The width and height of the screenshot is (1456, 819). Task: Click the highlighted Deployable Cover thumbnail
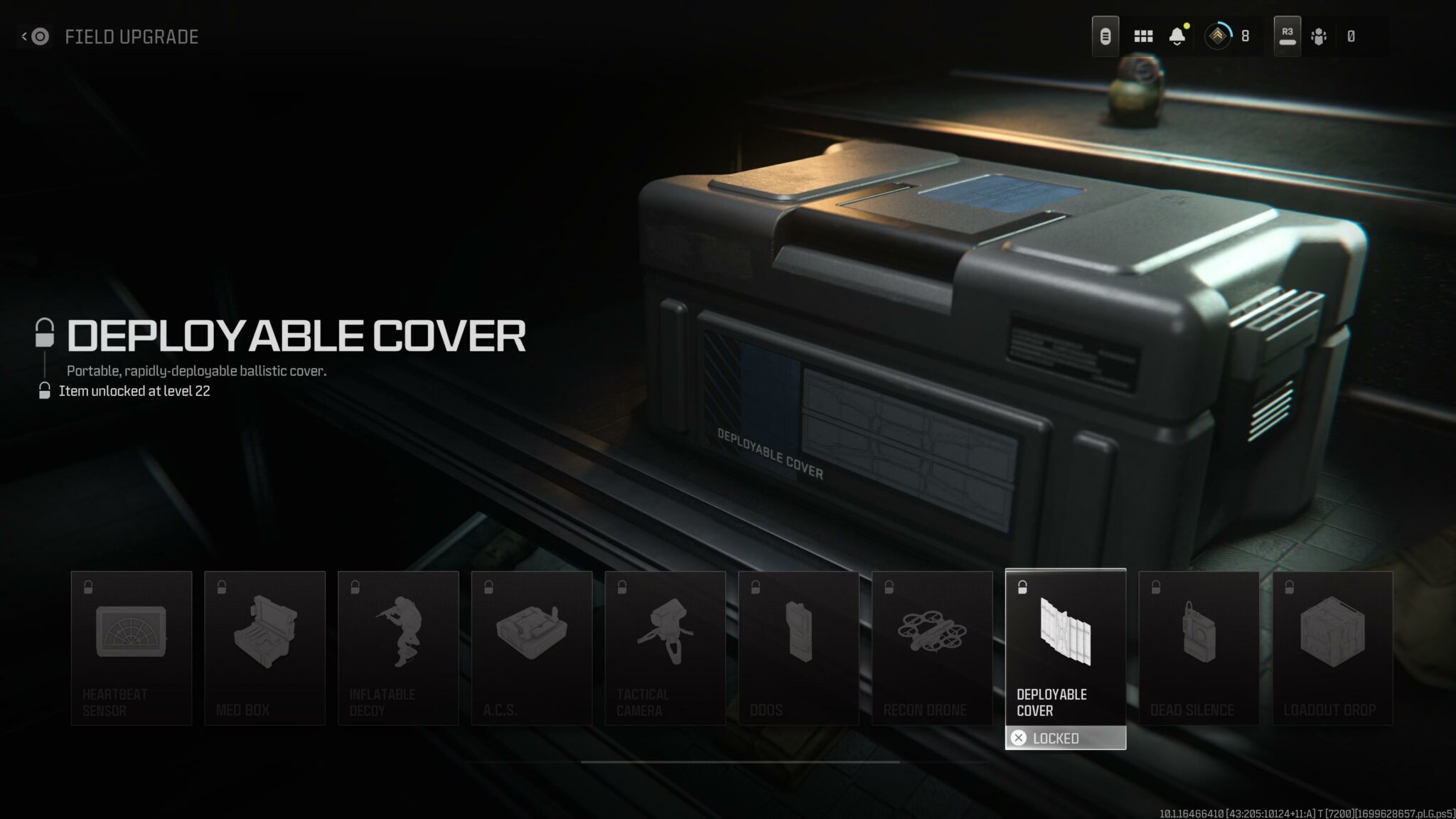pos(1065,633)
